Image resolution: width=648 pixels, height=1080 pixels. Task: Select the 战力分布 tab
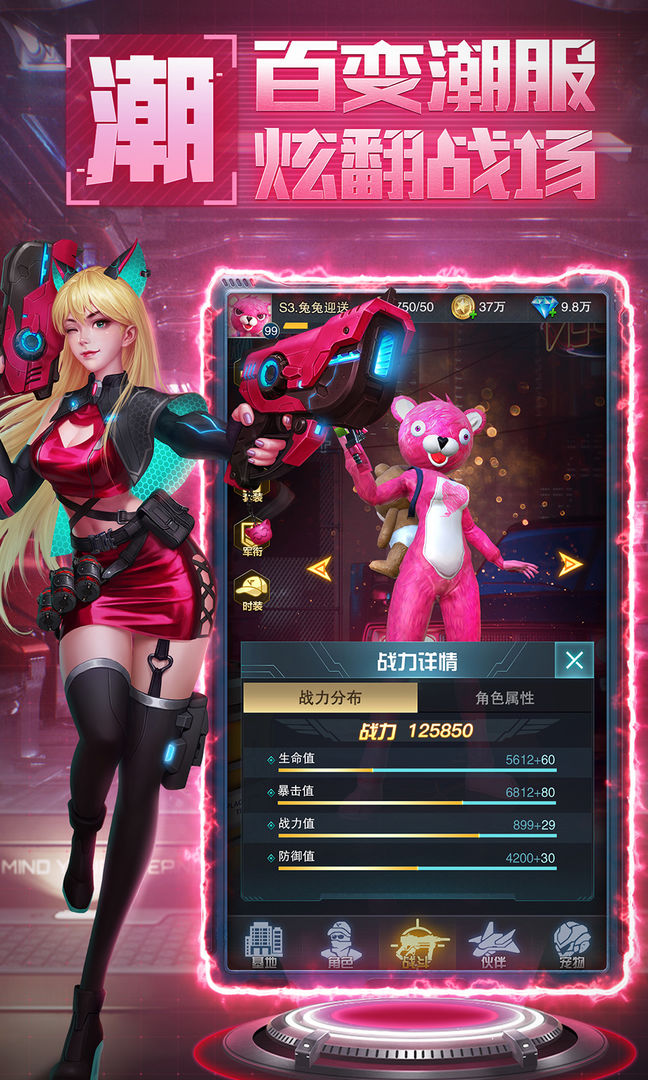click(330, 698)
